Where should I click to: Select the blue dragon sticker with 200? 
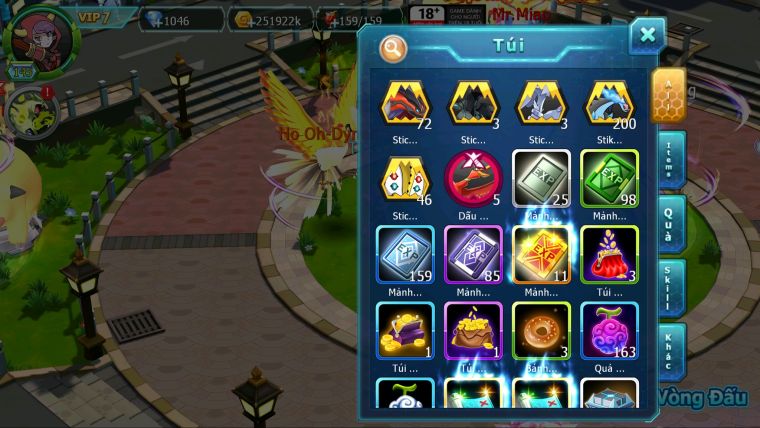[609, 104]
